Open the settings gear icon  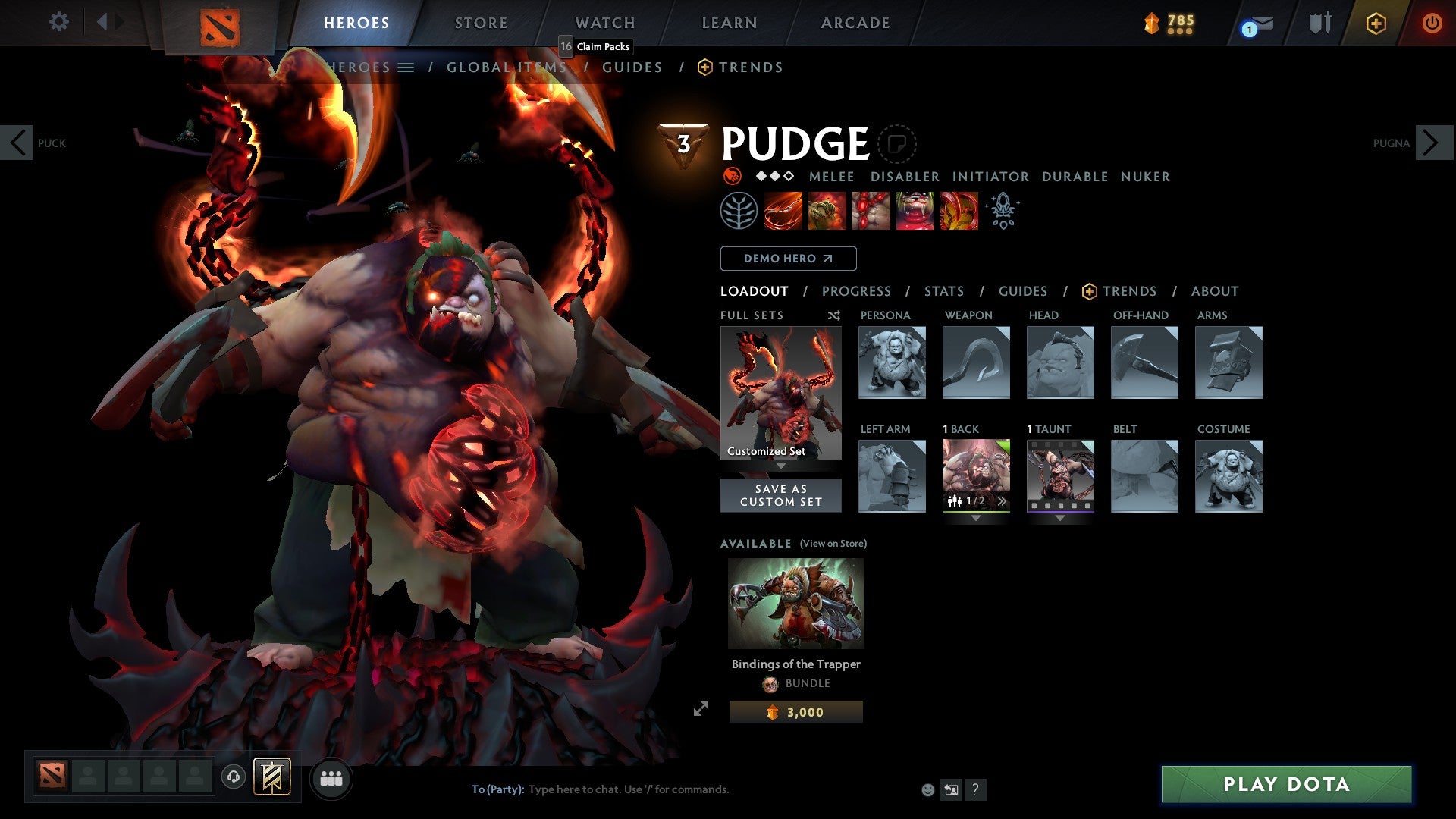pos(58,23)
